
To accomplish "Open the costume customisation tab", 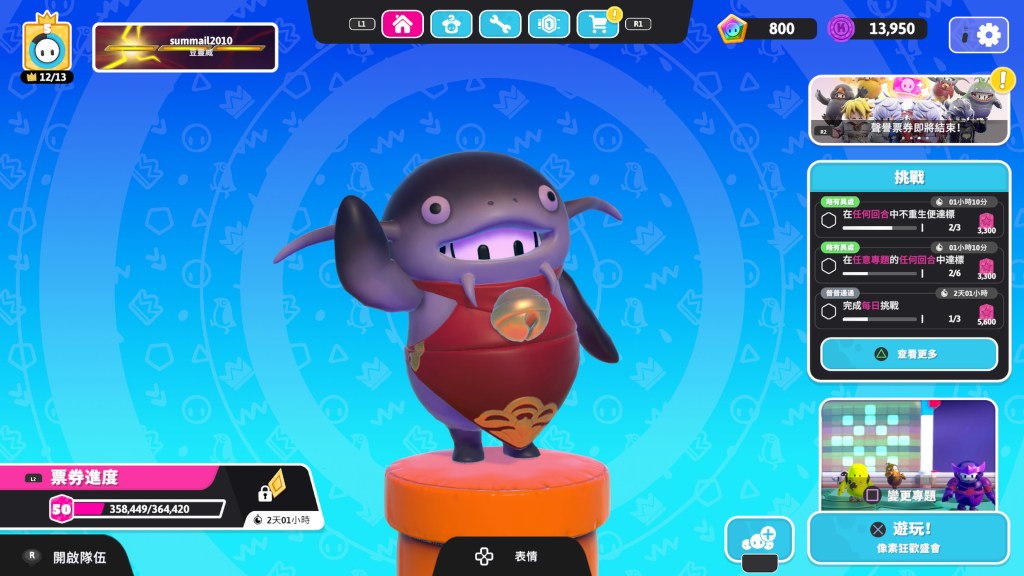I will tap(451, 24).
